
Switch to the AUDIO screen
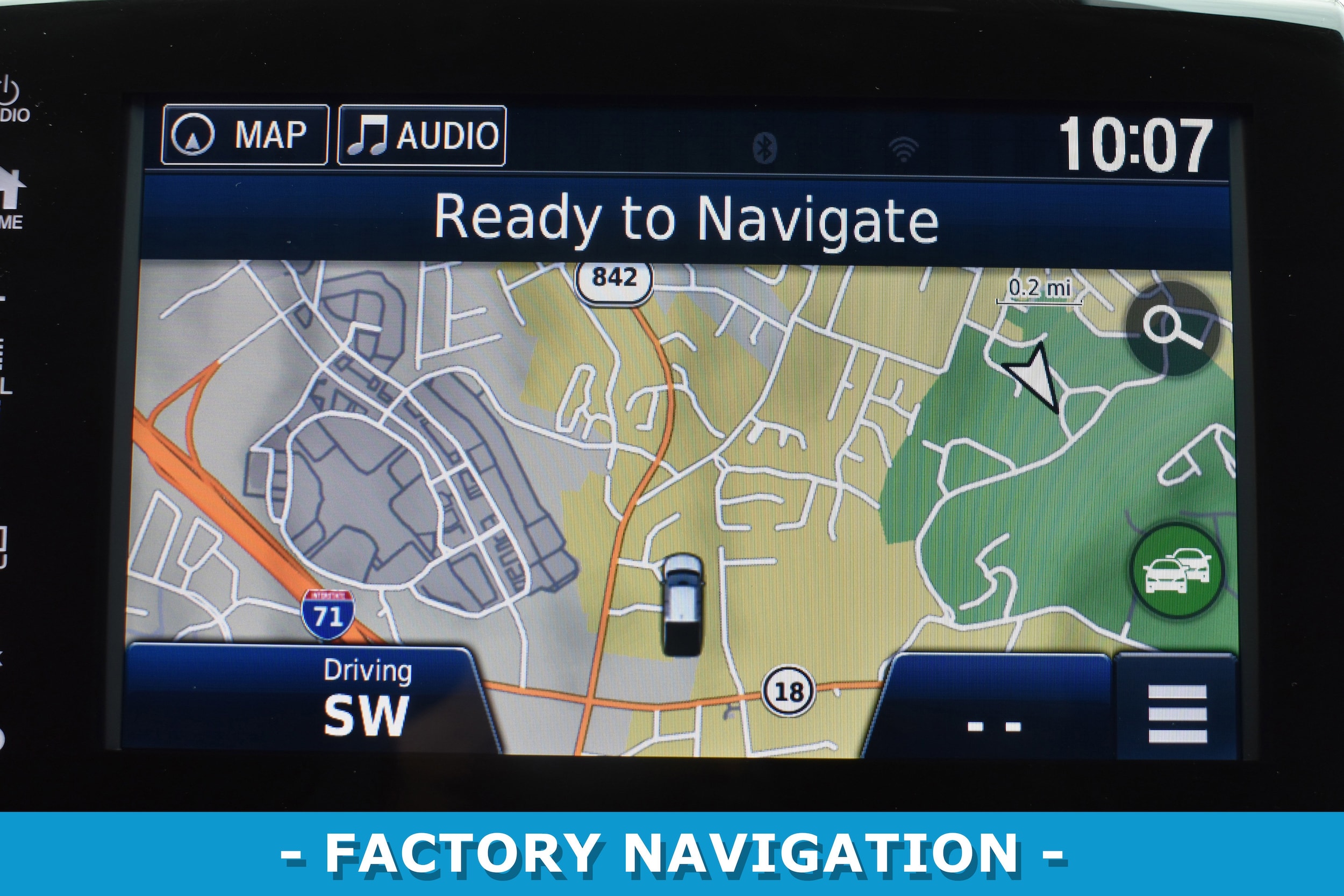coord(421,136)
